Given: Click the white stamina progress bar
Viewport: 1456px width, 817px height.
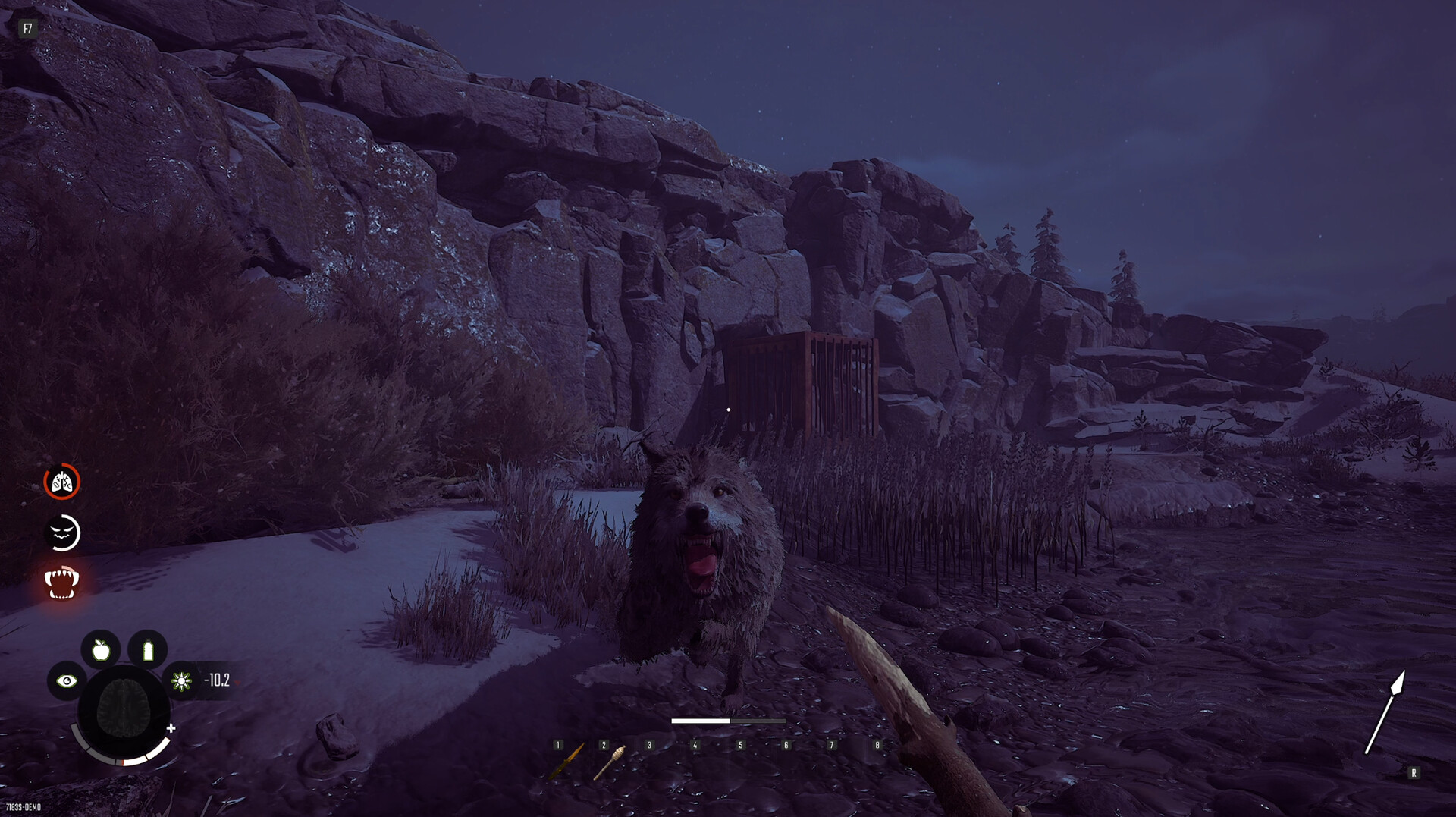Looking at the screenshot, I should 700,721.
